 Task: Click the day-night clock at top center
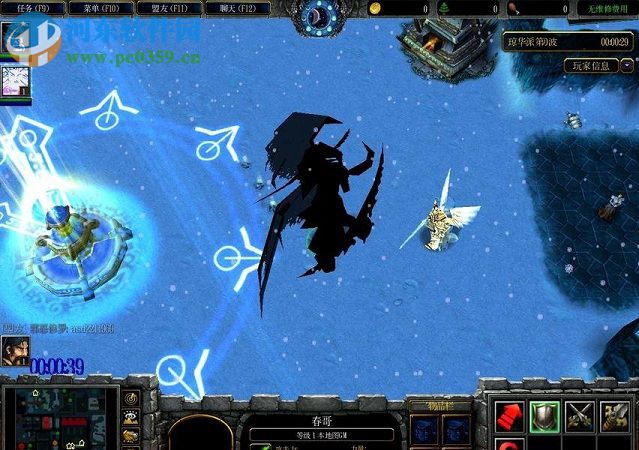[x=320, y=15]
